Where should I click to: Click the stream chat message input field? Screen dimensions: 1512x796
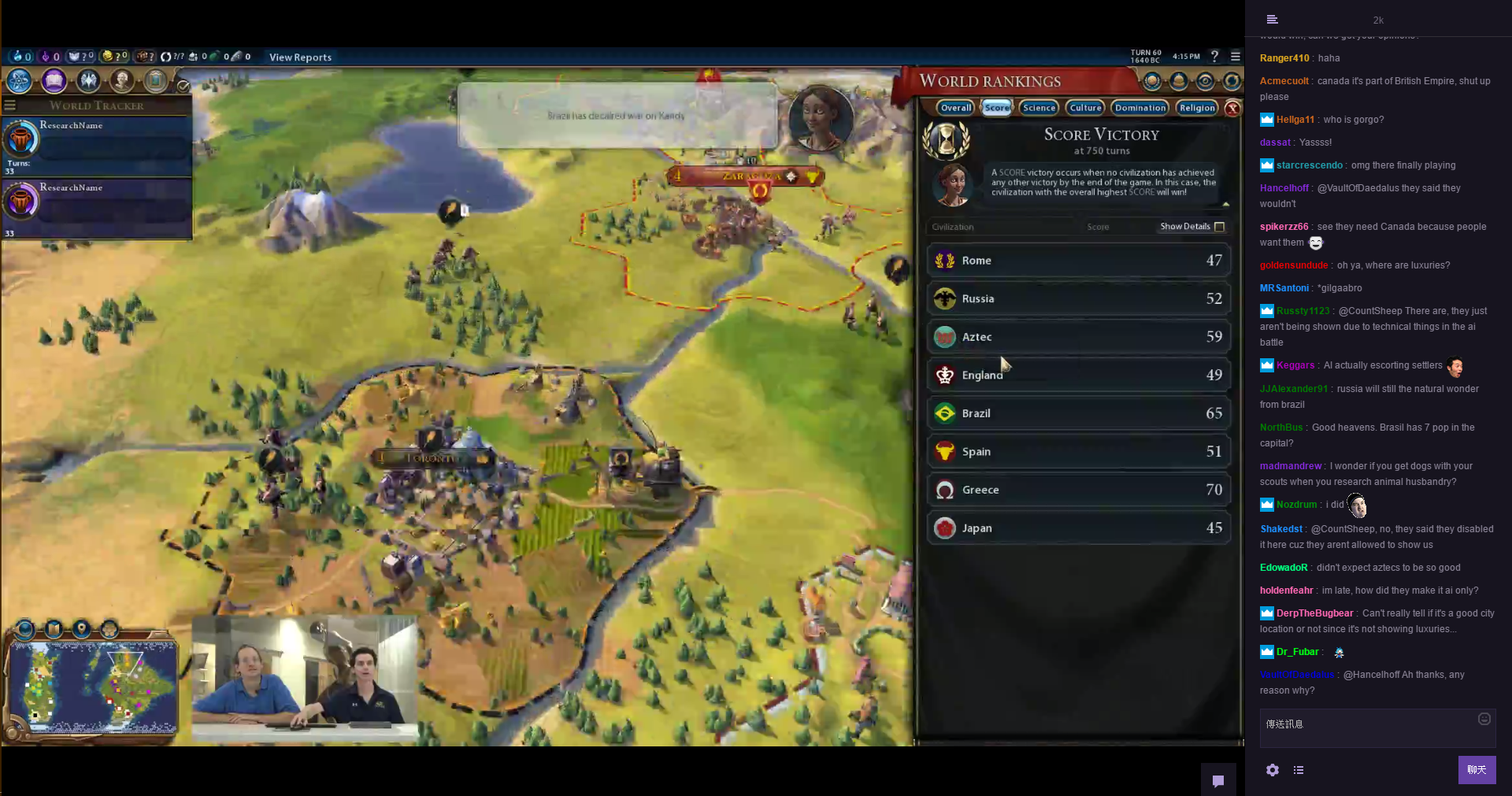tap(1370, 728)
